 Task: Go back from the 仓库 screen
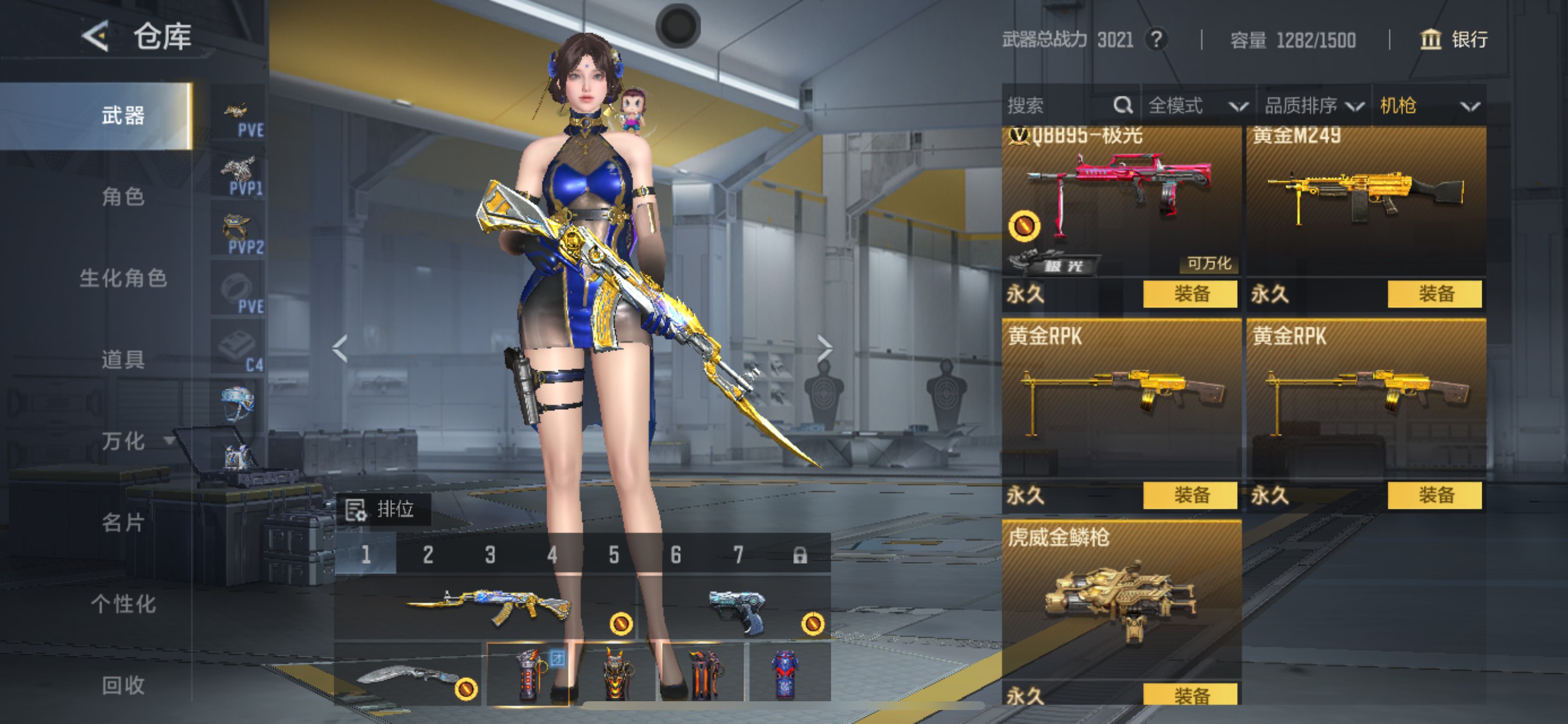(x=96, y=37)
